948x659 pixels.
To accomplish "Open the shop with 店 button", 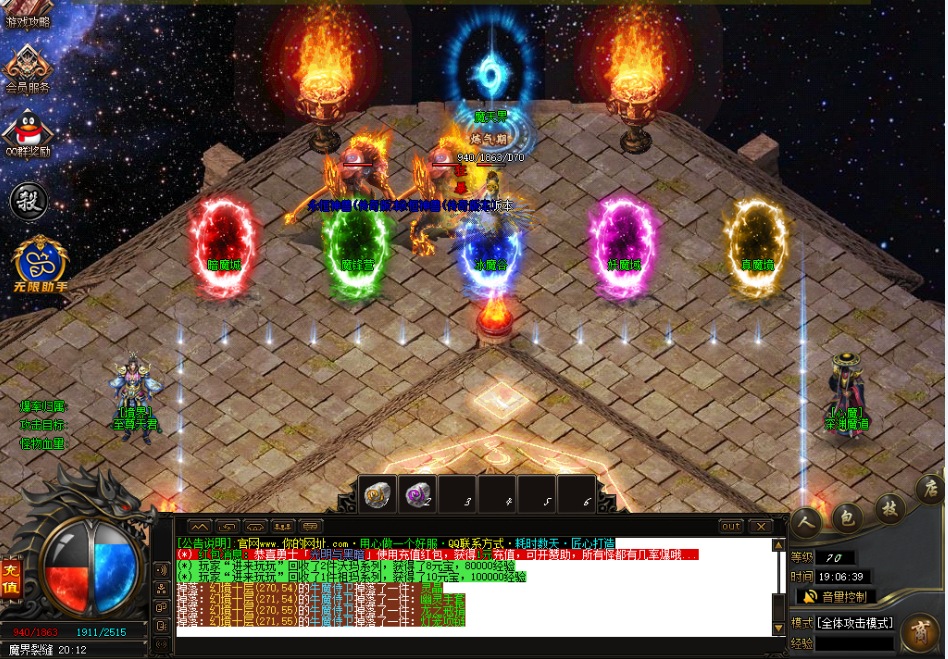I will [x=928, y=491].
